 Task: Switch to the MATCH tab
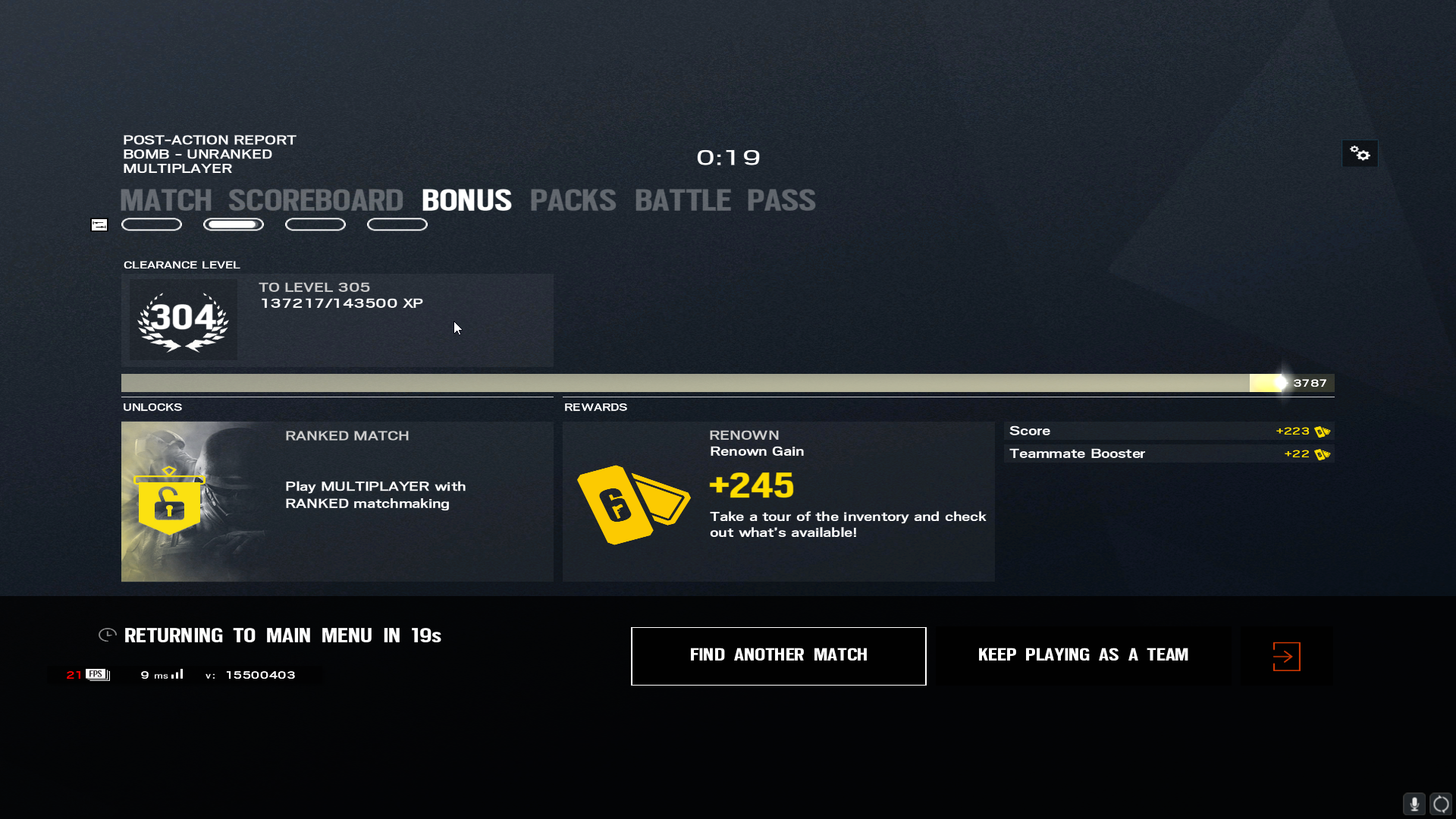click(x=165, y=201)
